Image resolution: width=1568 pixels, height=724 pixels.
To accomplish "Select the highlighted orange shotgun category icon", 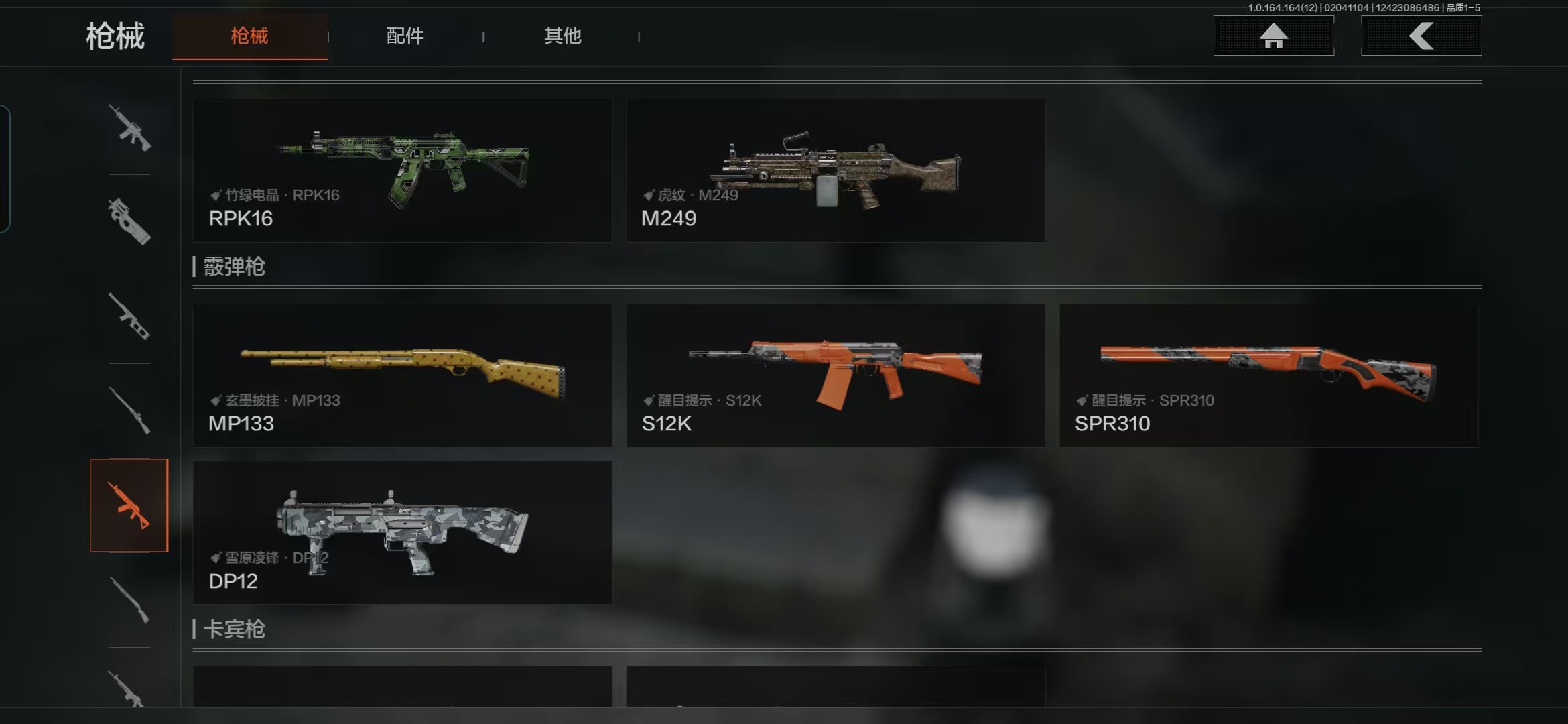I will pyautogui.click(x=129, y=505).
